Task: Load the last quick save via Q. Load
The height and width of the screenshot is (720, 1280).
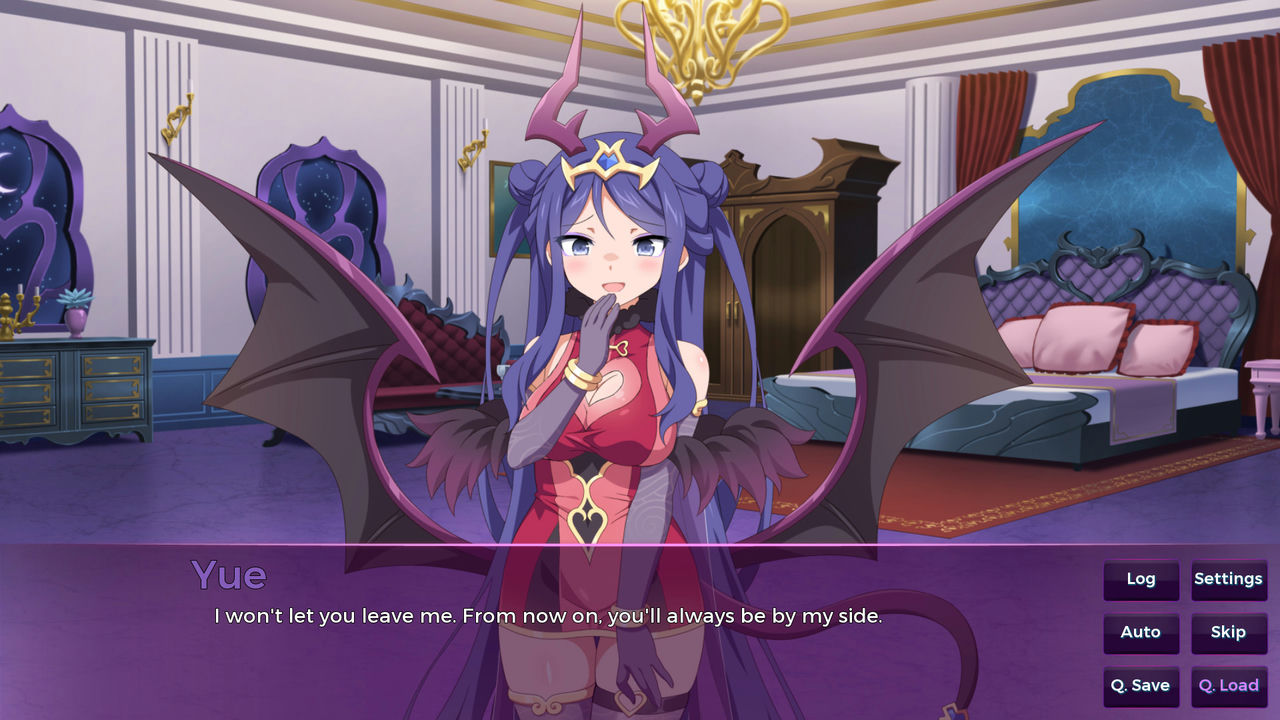Action: click(1228, 686)
